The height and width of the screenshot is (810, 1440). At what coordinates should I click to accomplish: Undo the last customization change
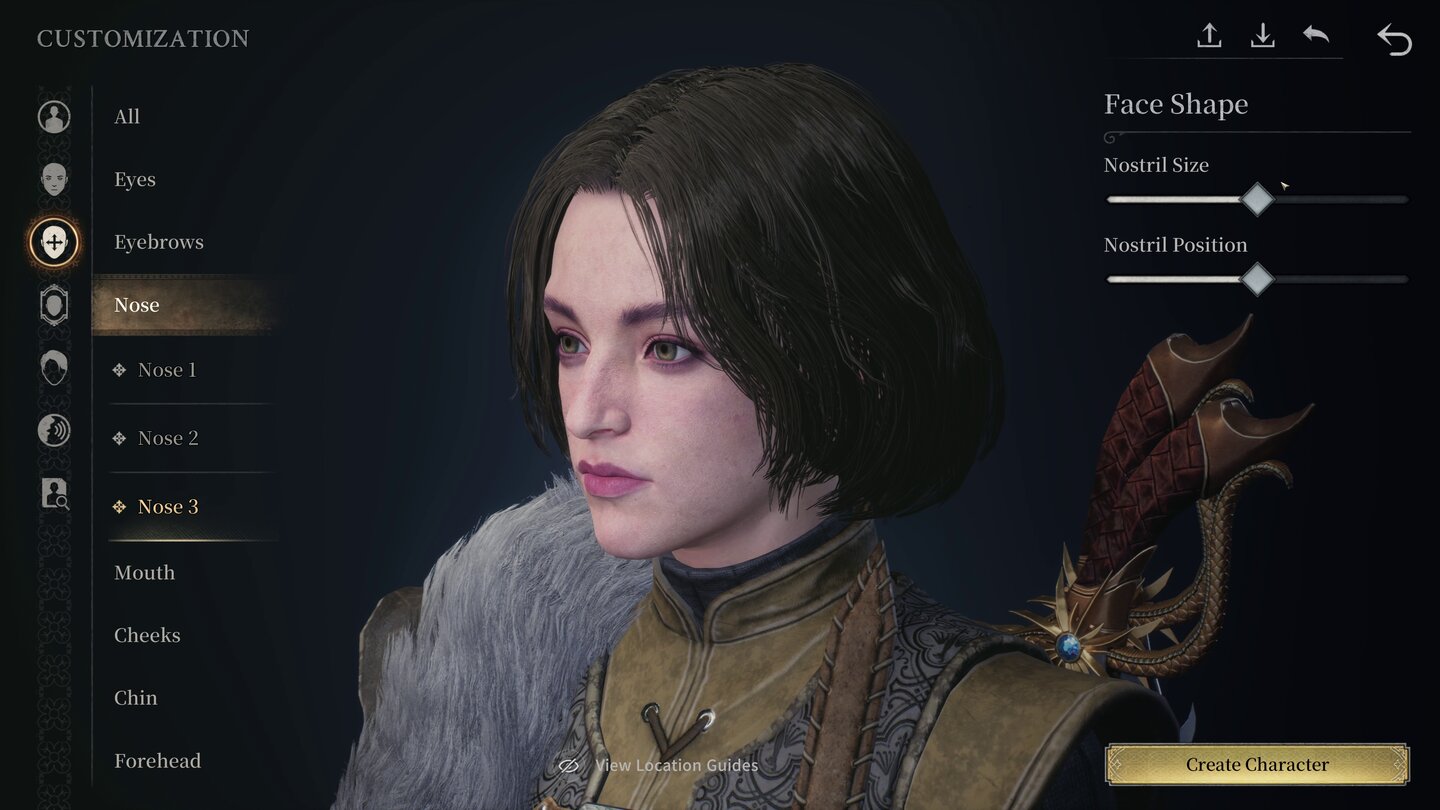point(1316,35)
